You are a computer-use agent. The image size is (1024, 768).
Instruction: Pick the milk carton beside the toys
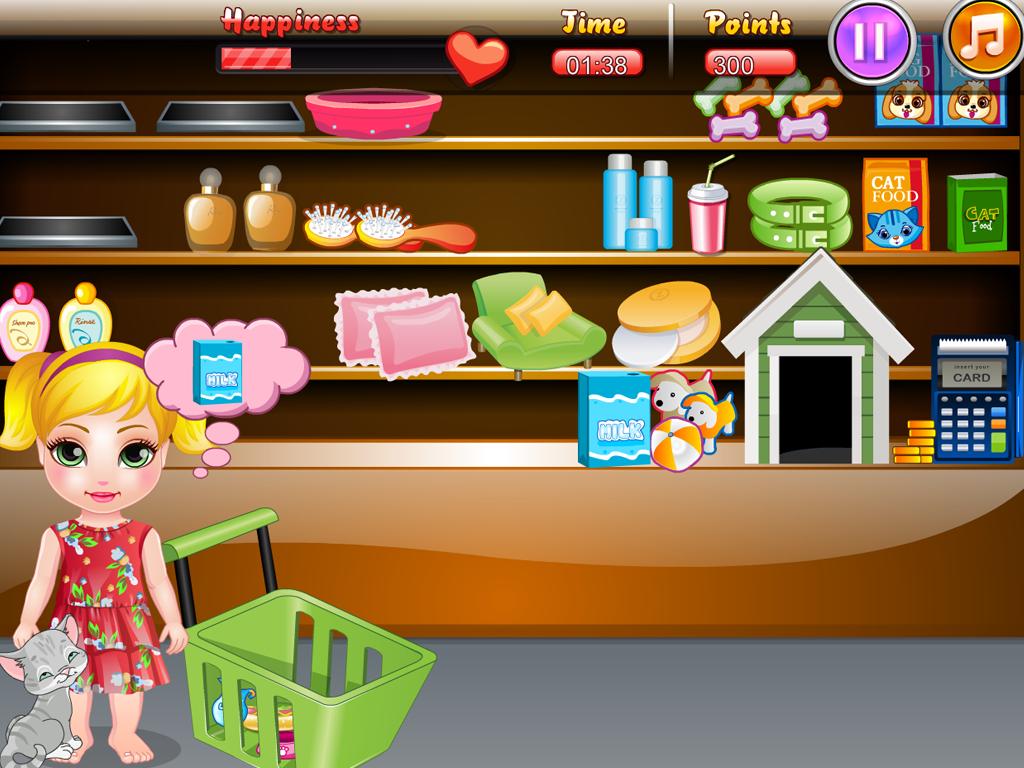coord(611,418)
